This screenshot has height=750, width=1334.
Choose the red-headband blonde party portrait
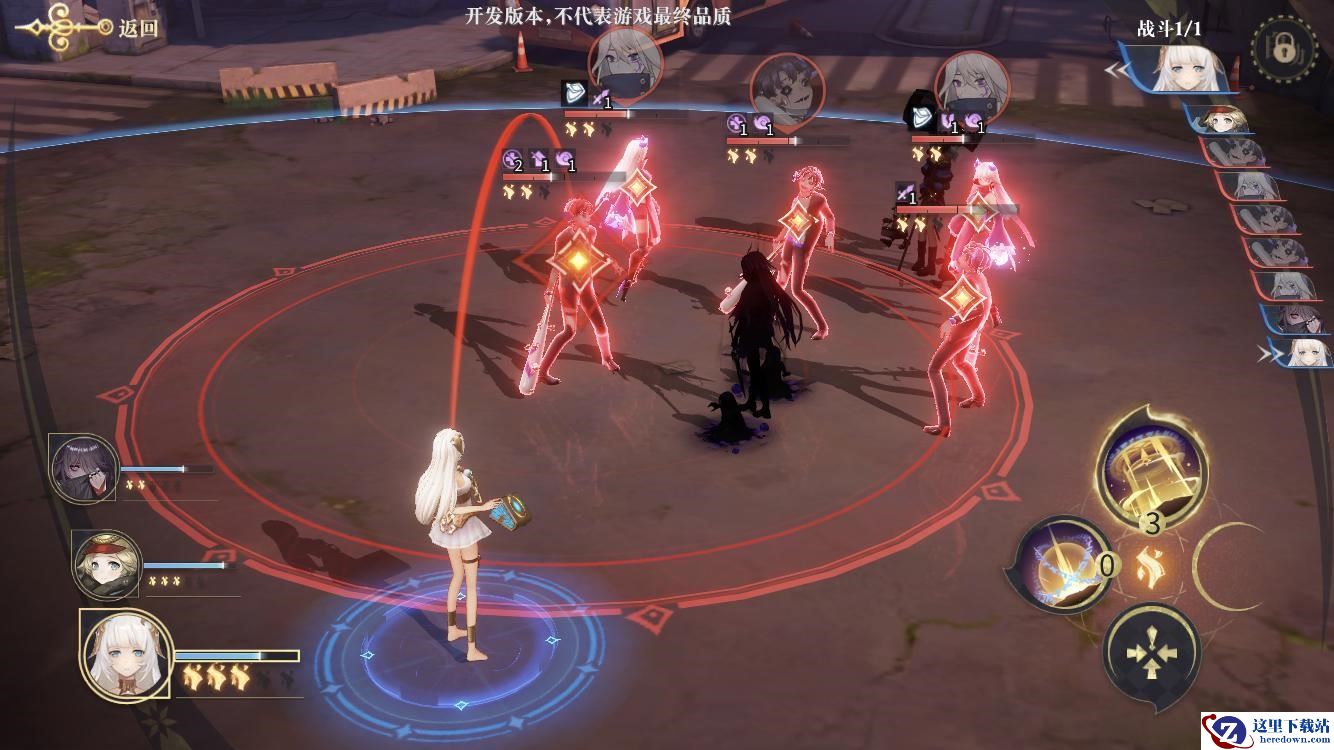107,565
